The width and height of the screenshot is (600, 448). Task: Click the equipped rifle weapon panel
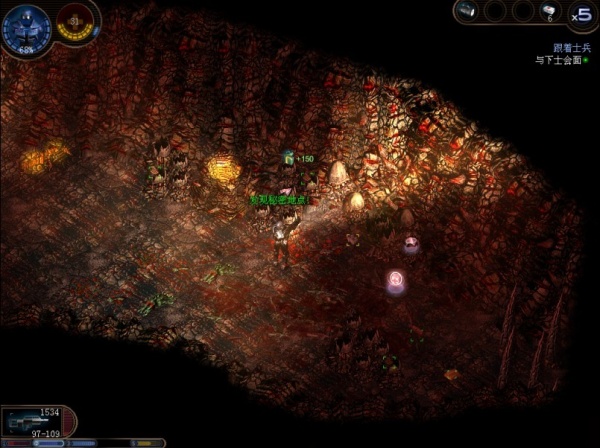click(38, 420)
